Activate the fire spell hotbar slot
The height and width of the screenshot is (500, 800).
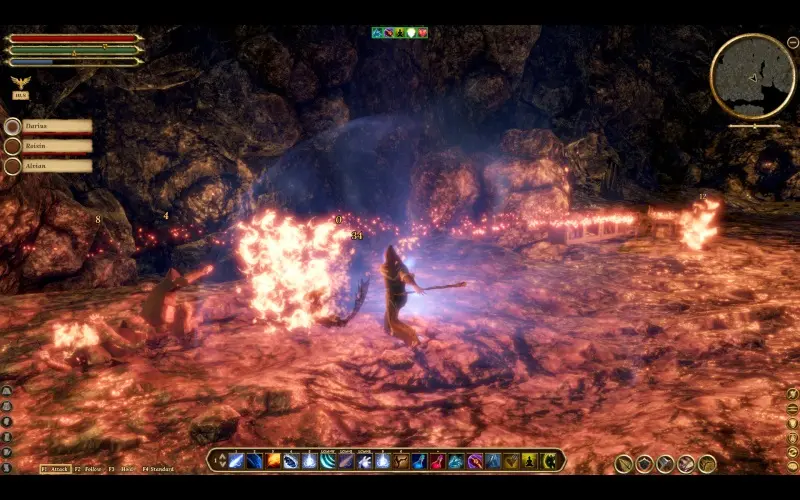pyautogui.click(x=273, y=461)
